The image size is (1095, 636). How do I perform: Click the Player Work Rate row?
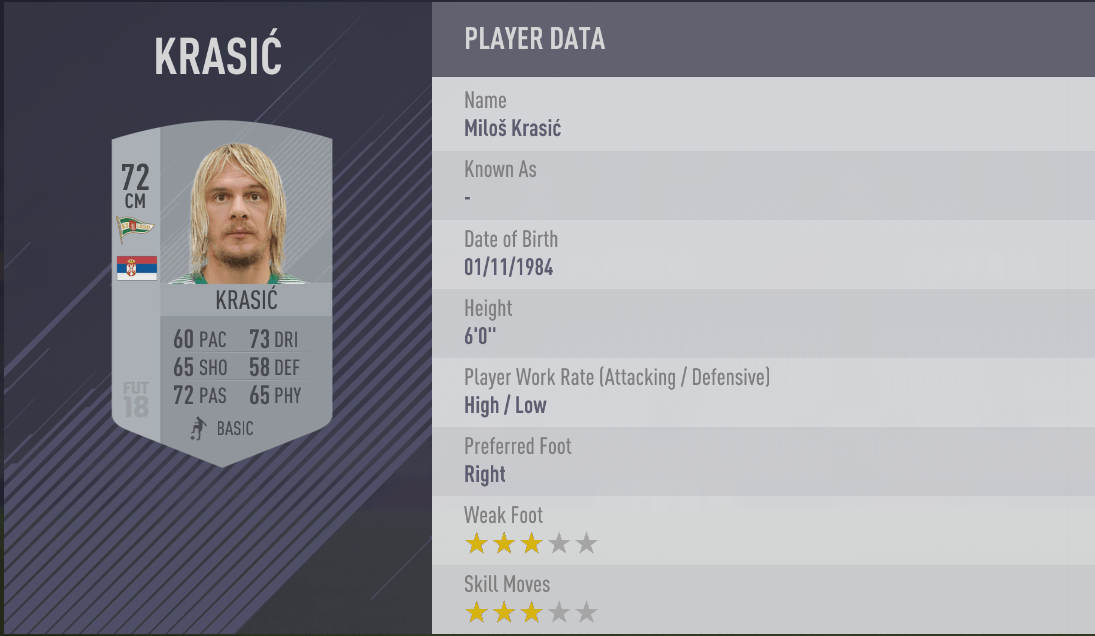[x=762, y=392]
